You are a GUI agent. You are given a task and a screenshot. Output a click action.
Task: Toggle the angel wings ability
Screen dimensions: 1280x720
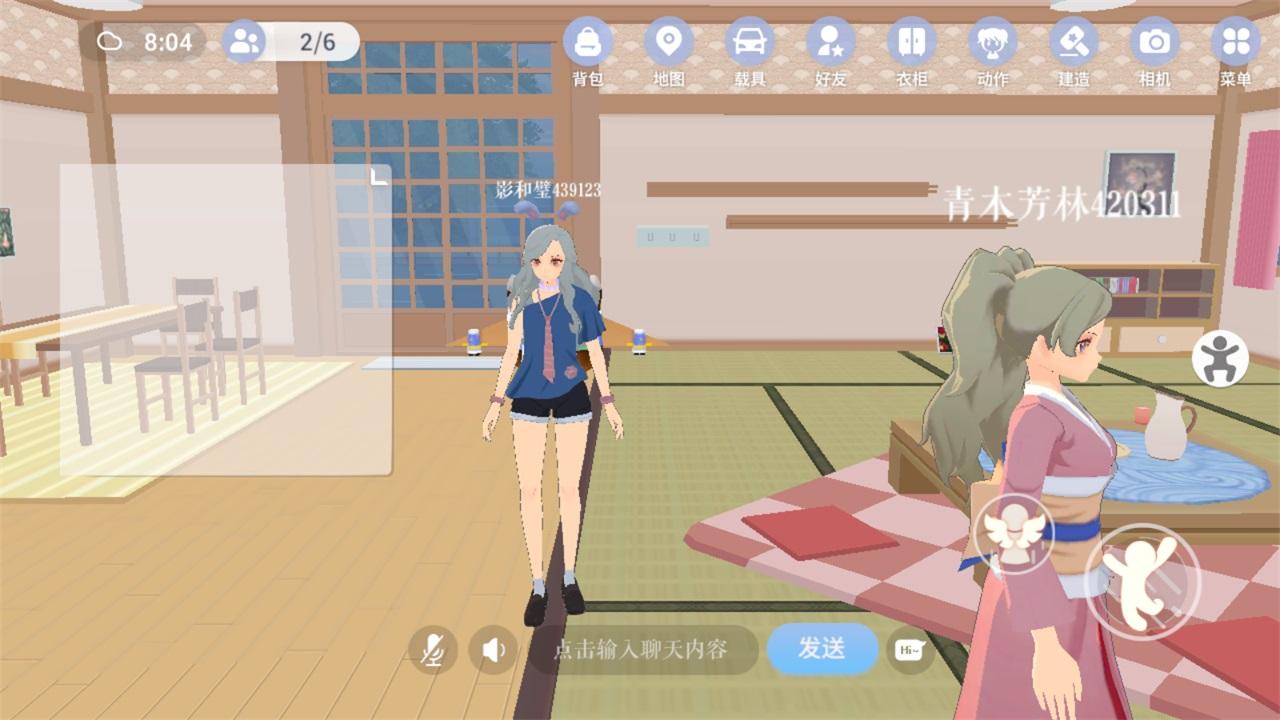point(1013,532)
